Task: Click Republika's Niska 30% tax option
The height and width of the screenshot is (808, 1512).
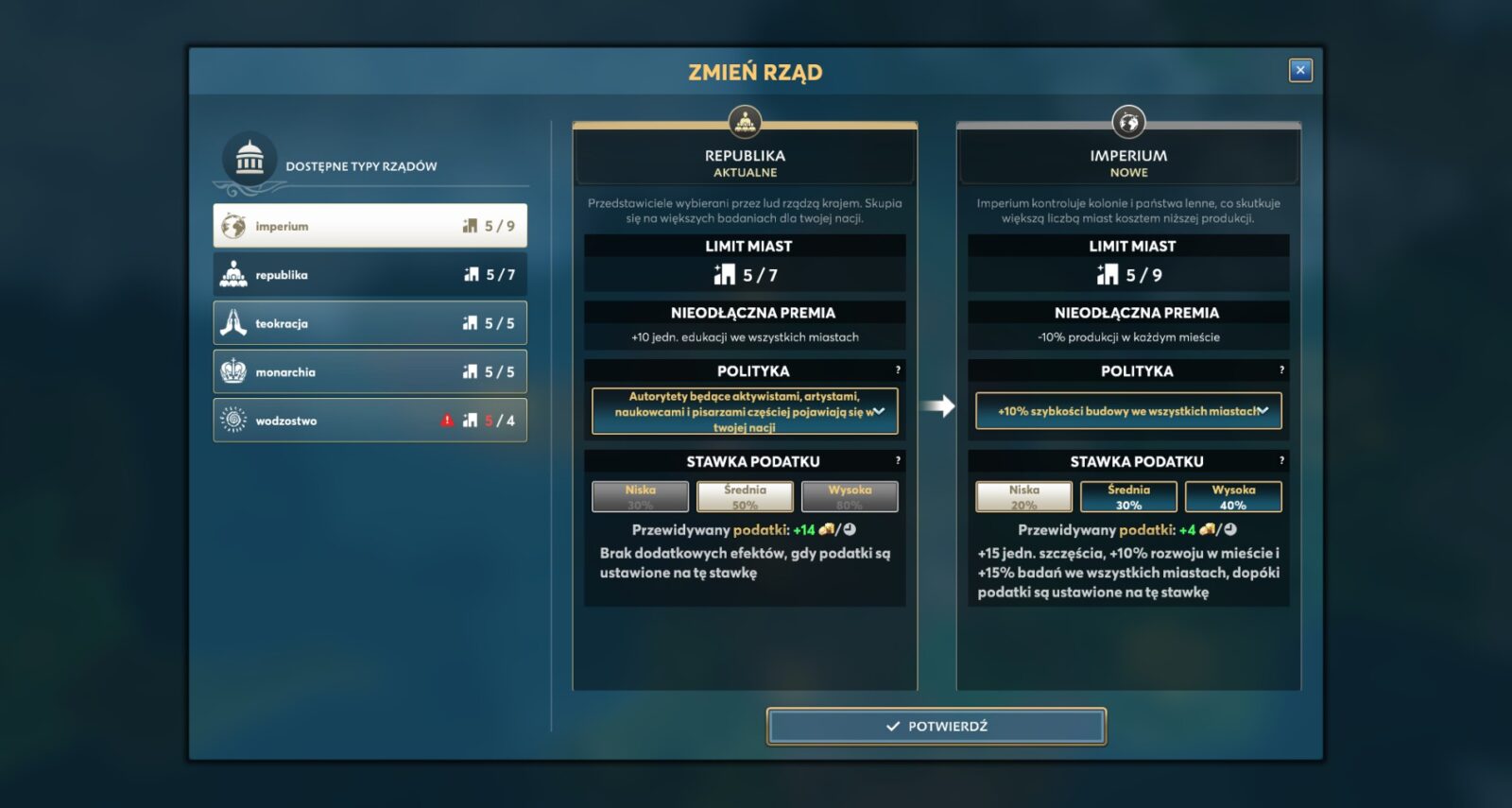Action: point(640,496)
